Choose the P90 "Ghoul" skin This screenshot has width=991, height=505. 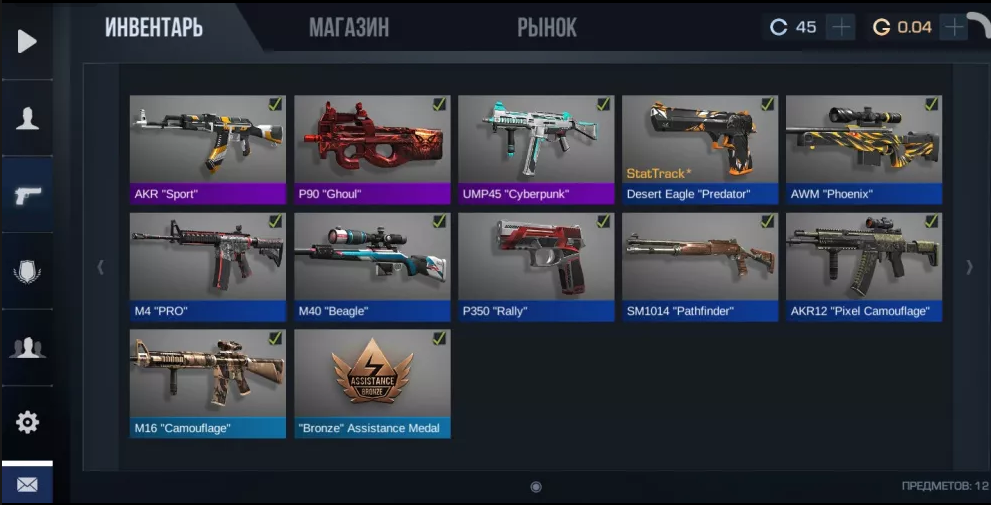point(372,150)
